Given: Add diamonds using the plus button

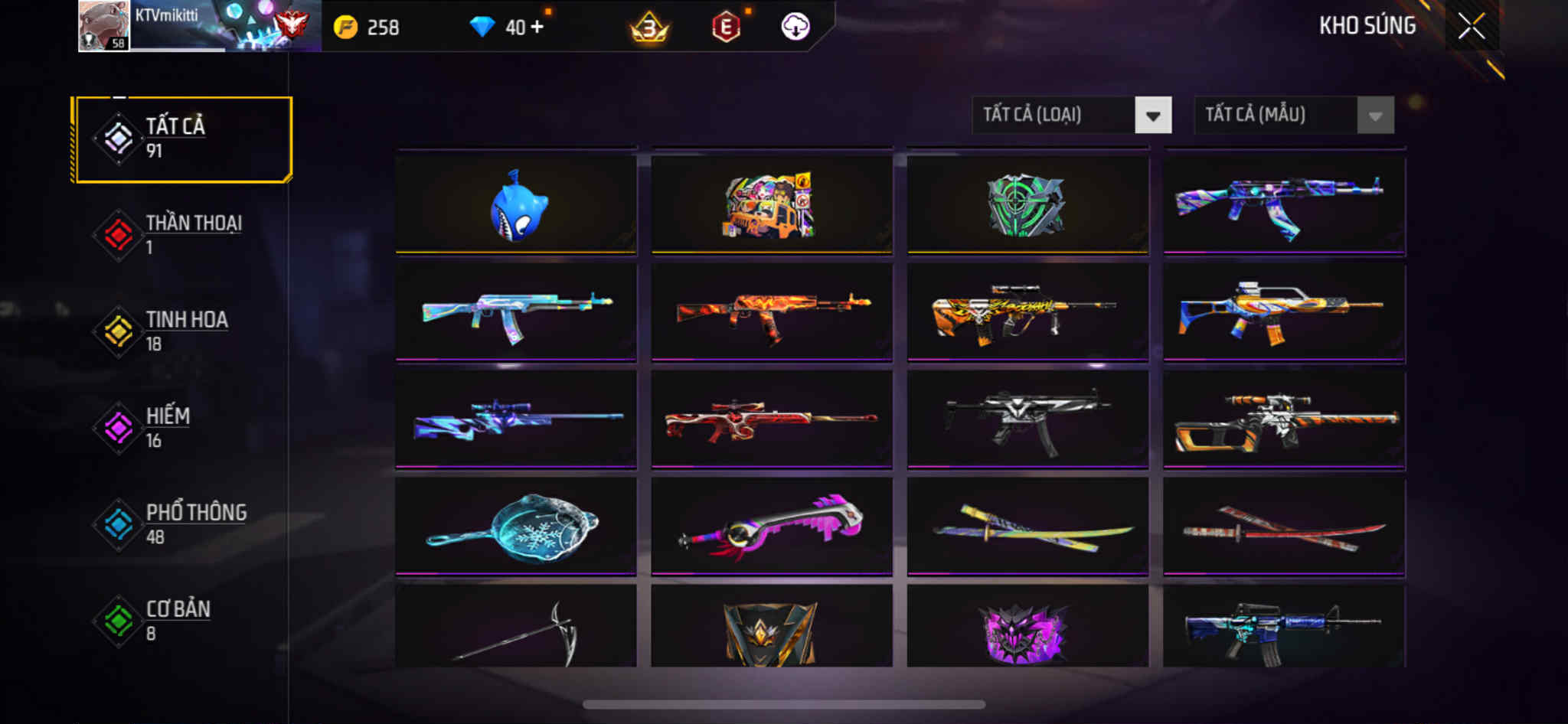Looking at the screenshot, I should pyautogui.click(x=537, y=27).
